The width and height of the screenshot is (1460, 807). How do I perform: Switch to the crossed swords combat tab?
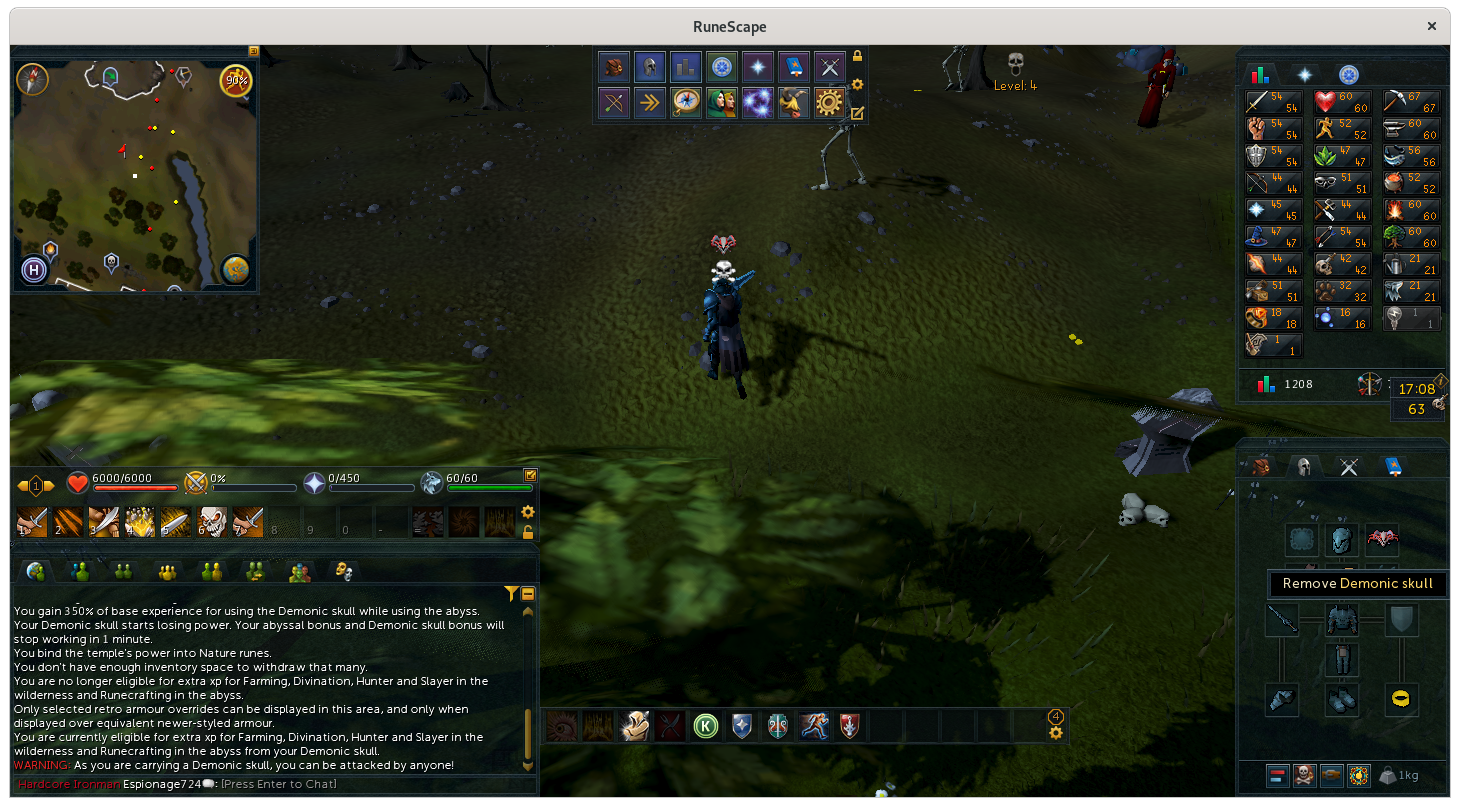pyautogui.click(x=1348, y=466)
